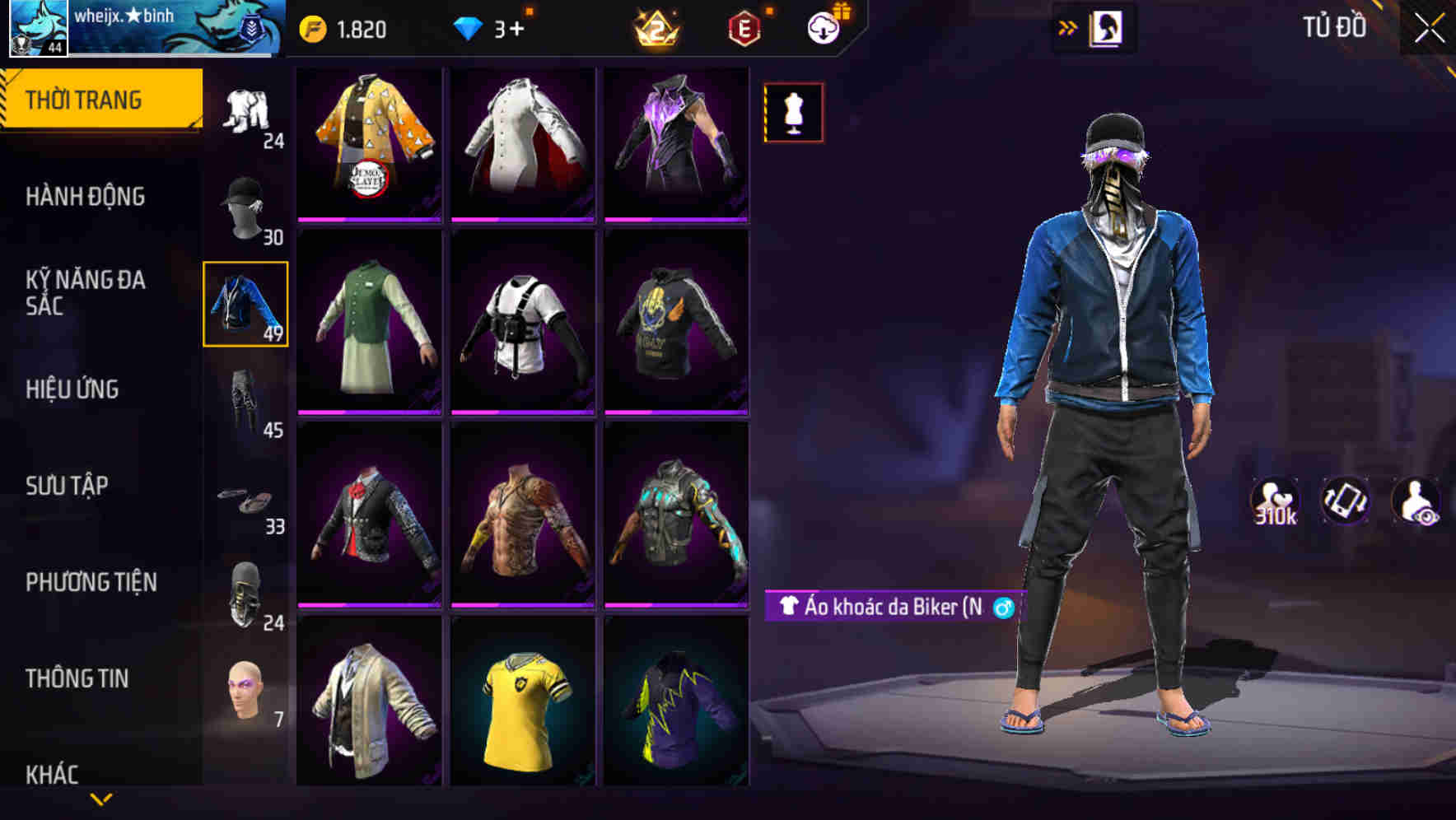
Task: Open the mannequin preview icon
Action: point(793,114)
